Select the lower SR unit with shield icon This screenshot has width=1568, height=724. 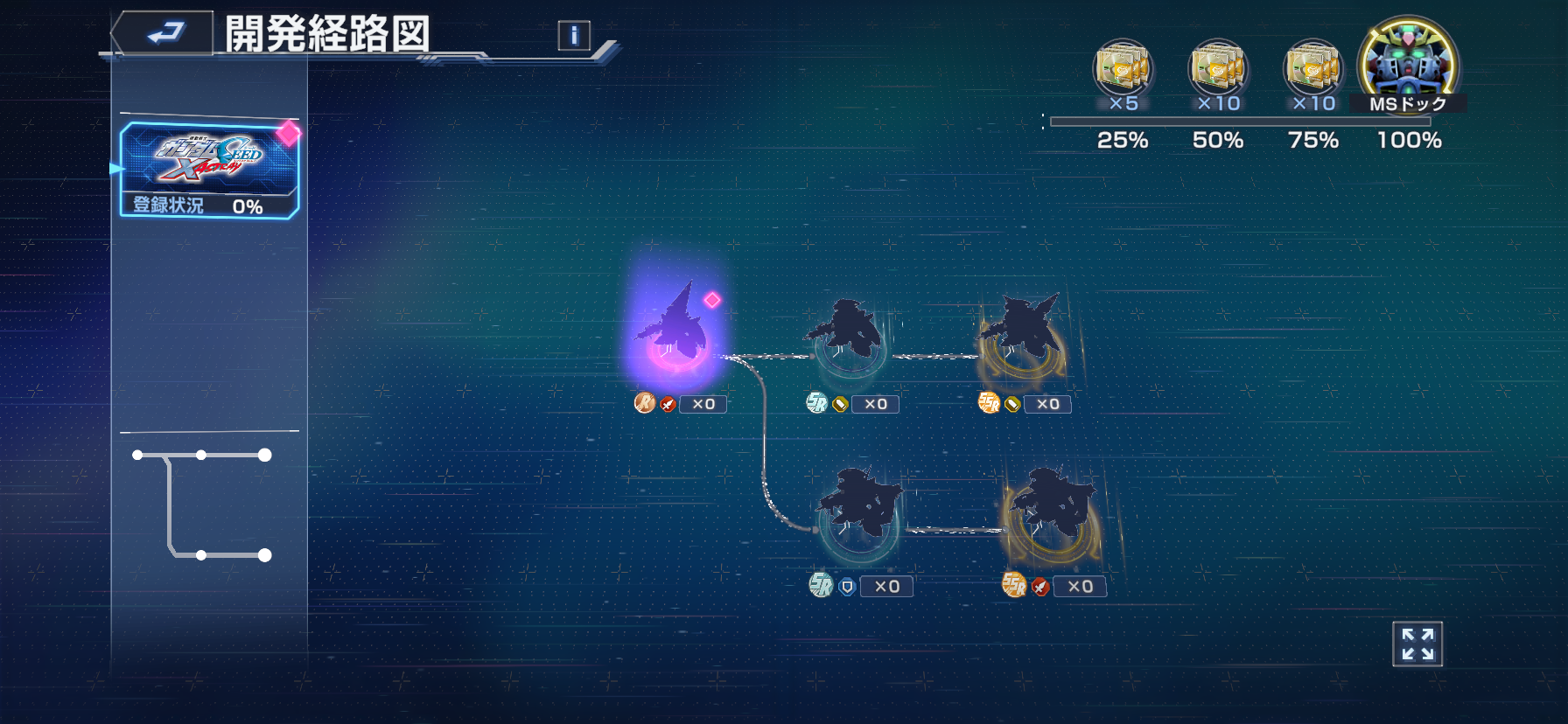[x=858, y=510]
